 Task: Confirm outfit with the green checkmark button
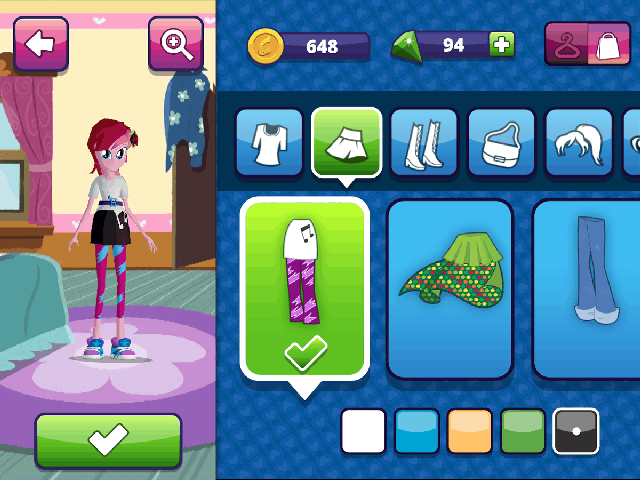pos(108,440)
